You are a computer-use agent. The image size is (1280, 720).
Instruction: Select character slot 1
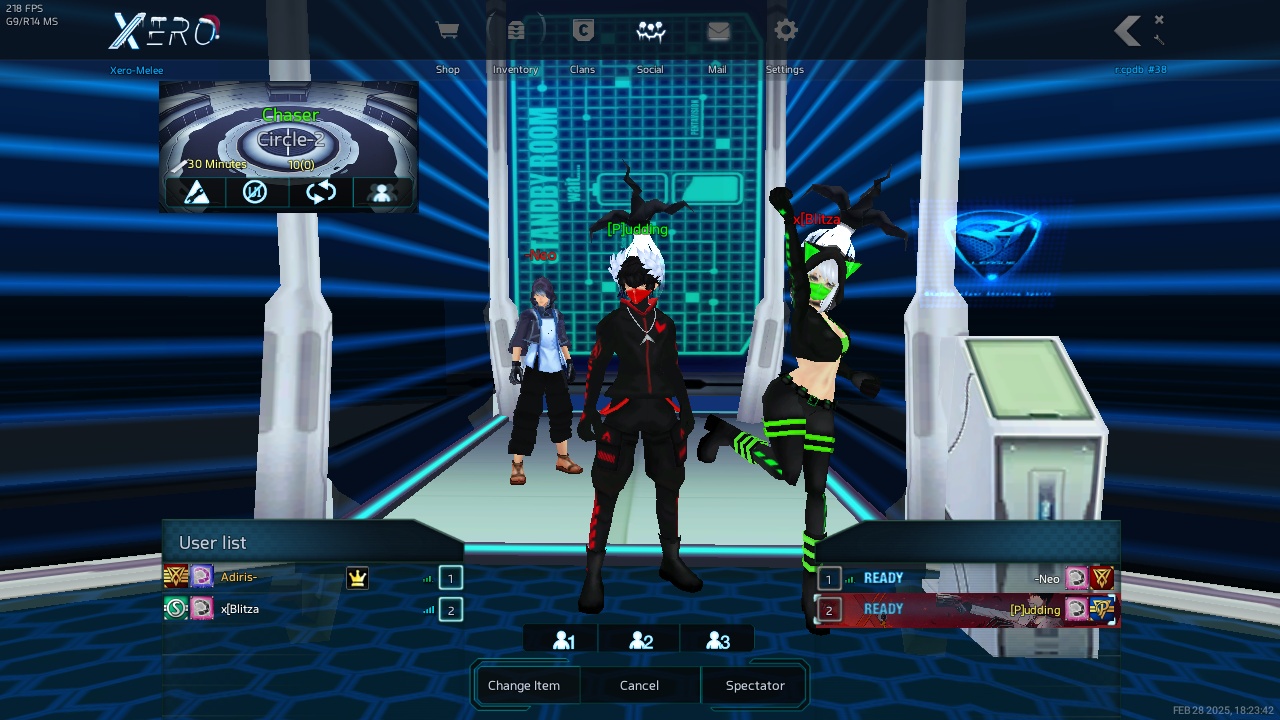[x=563, y=641]
